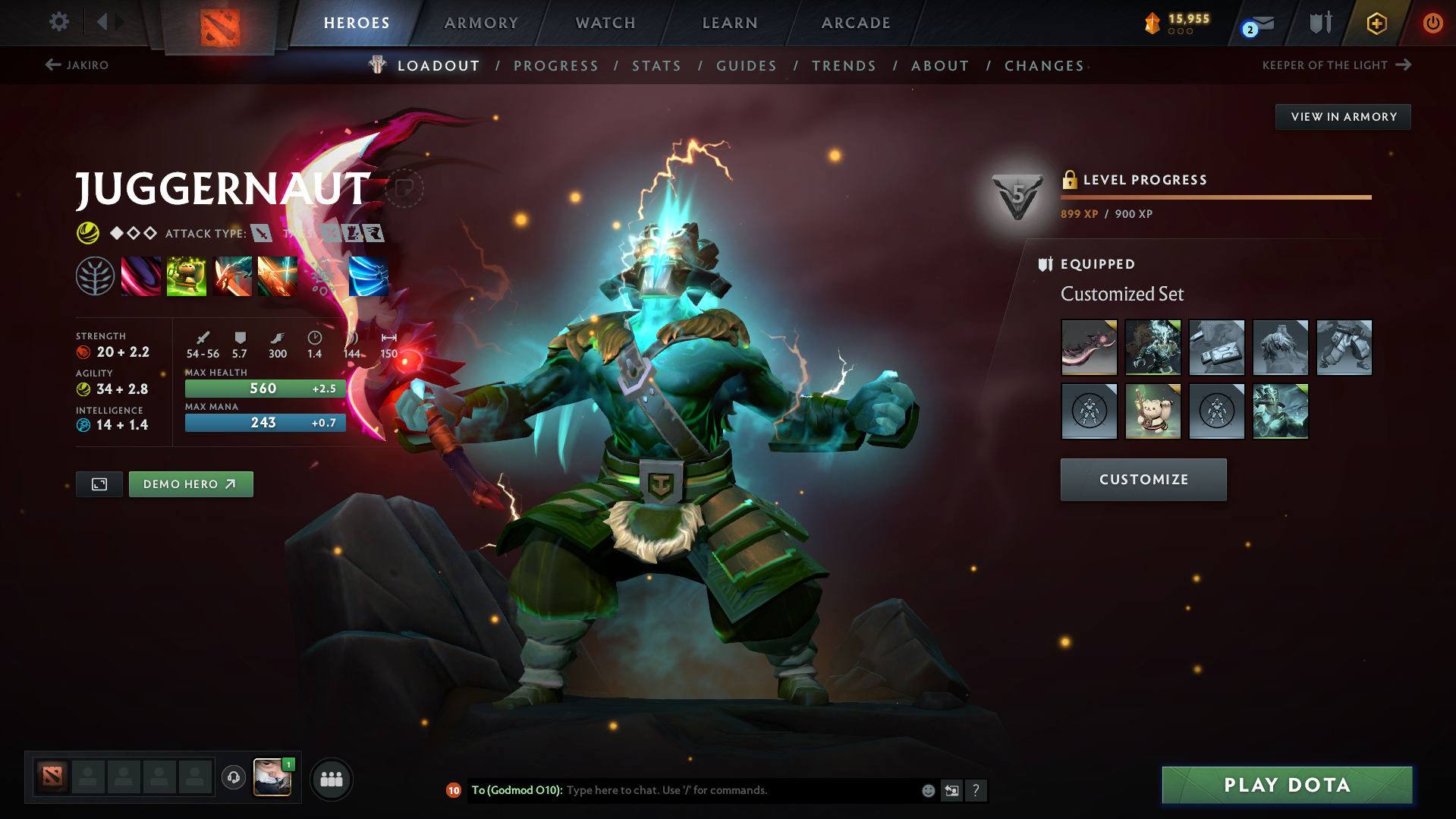Click the Level Progress XP bar

pos(1215,196)
